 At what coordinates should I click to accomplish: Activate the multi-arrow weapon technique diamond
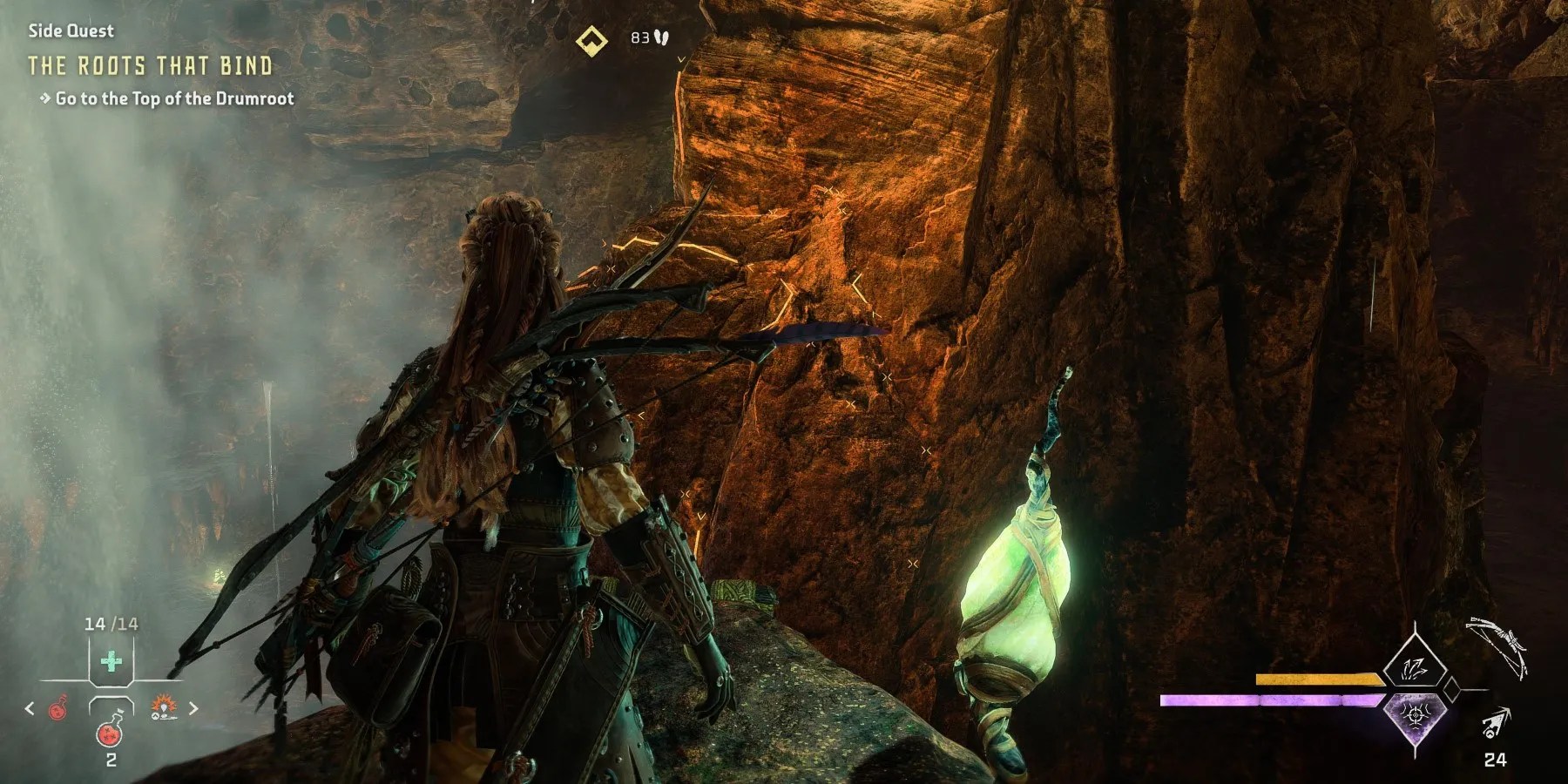point(1415,668)
